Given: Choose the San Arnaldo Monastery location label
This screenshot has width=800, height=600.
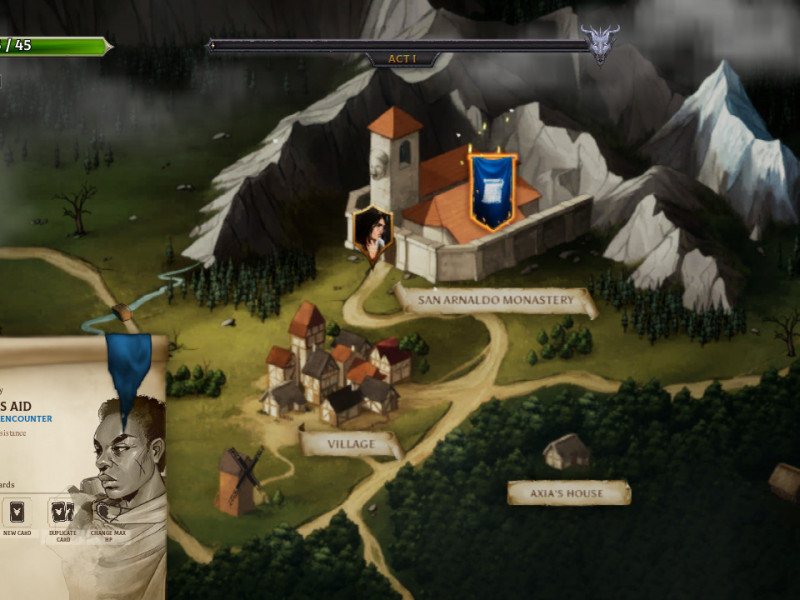Looking at the screenshot, I should click(x=495, y=299).
